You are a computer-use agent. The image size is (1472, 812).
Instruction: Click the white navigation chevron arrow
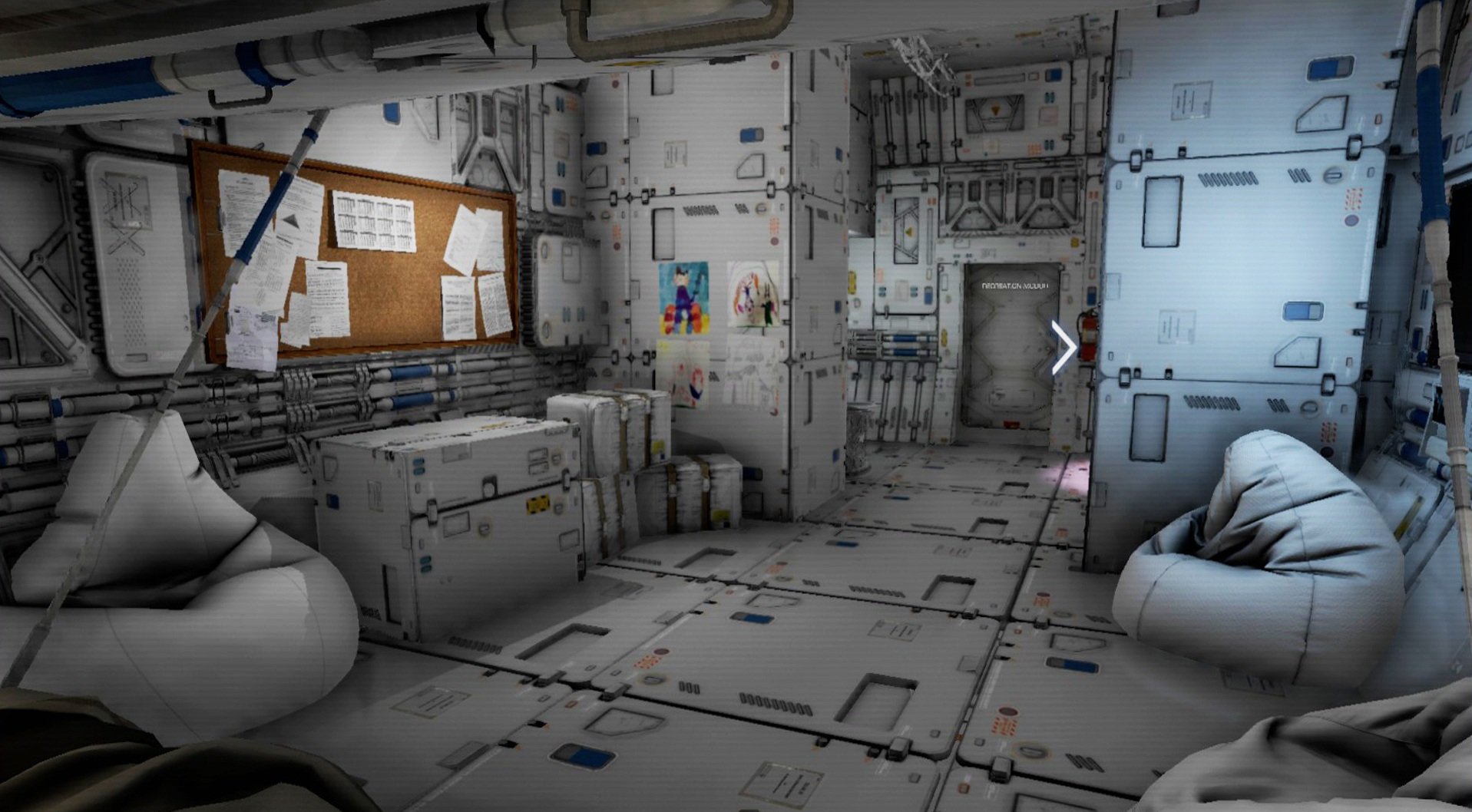(1063, 345)
